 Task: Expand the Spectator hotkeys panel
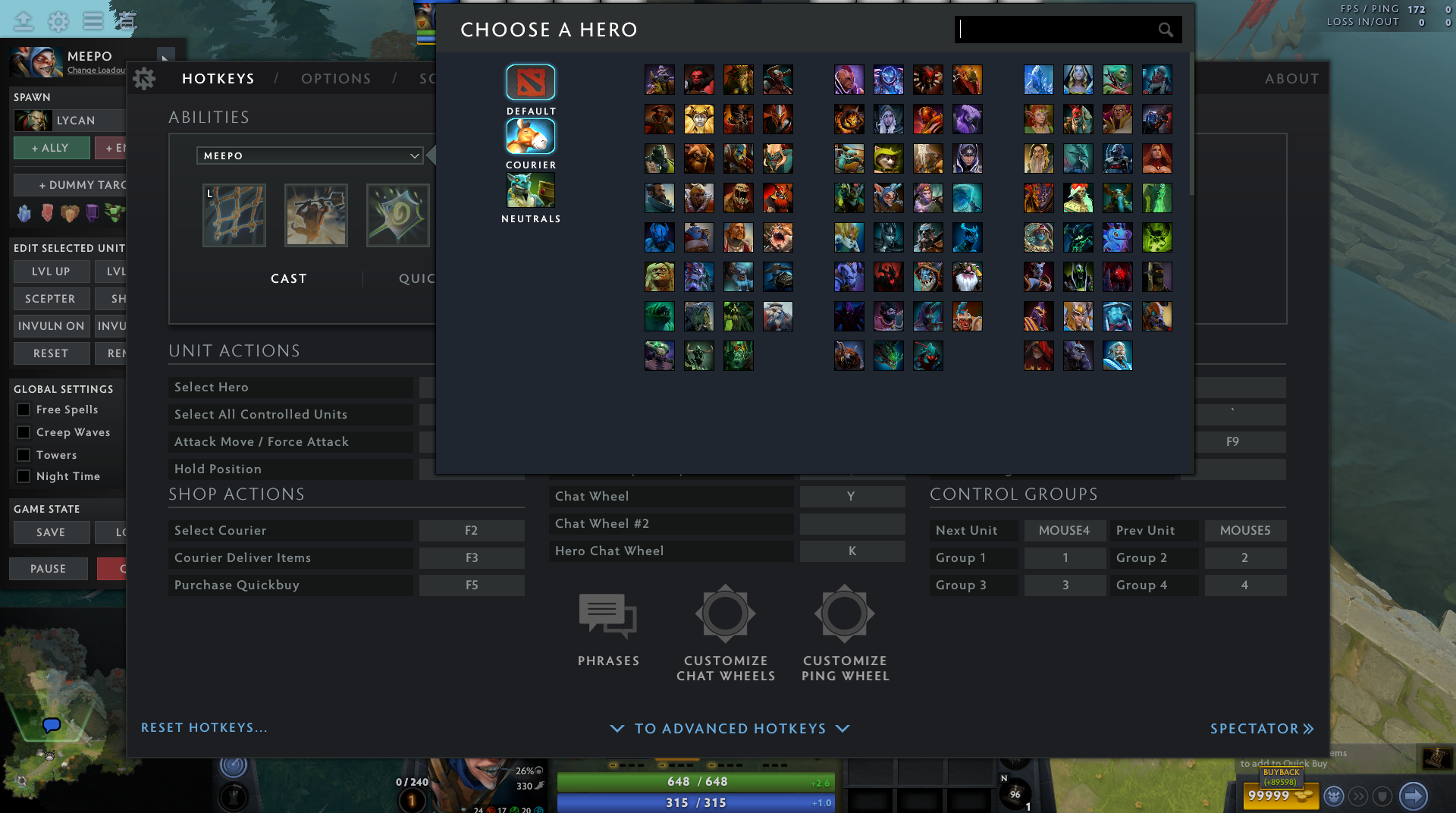click(x=1261, y=728)
